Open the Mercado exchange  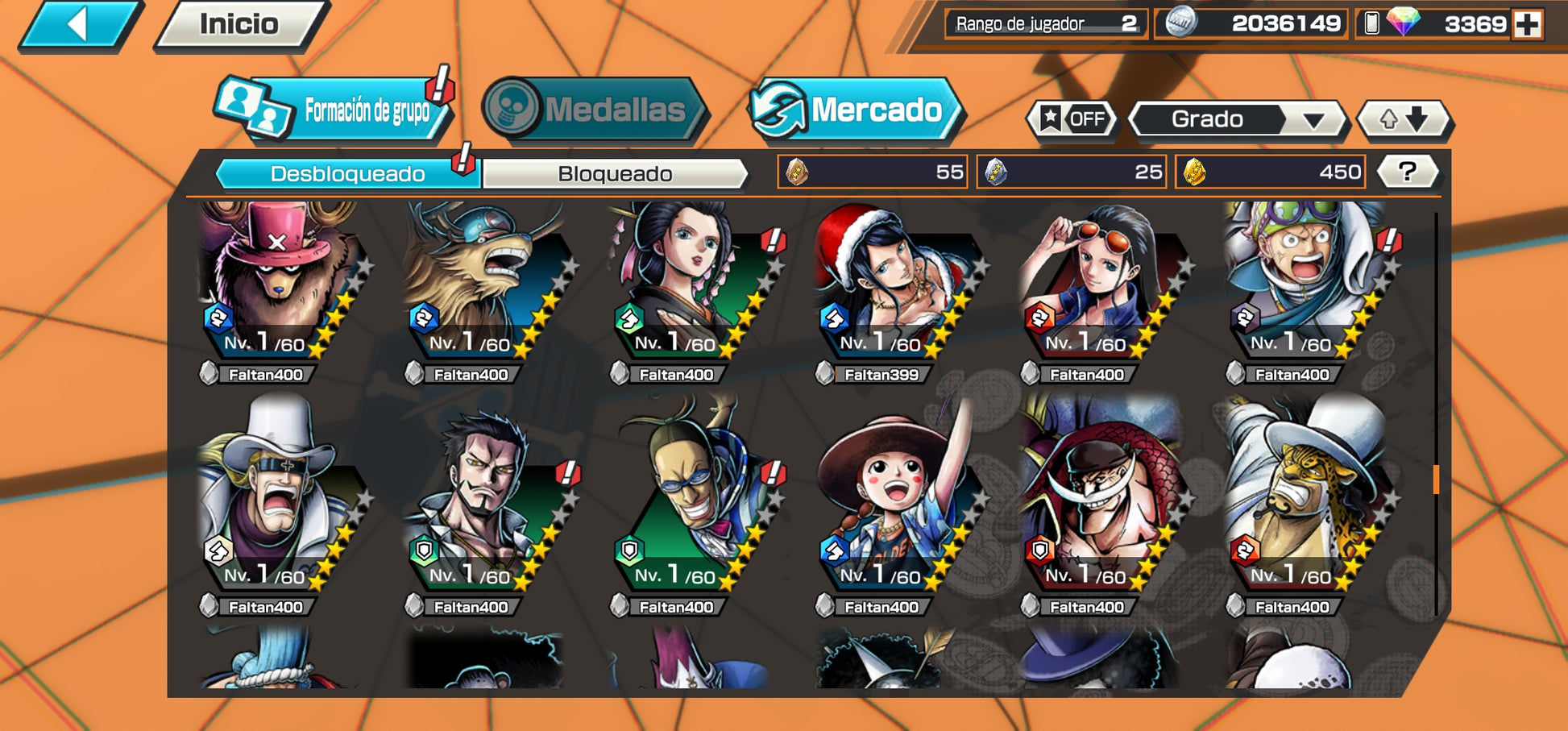coord(857,110)
